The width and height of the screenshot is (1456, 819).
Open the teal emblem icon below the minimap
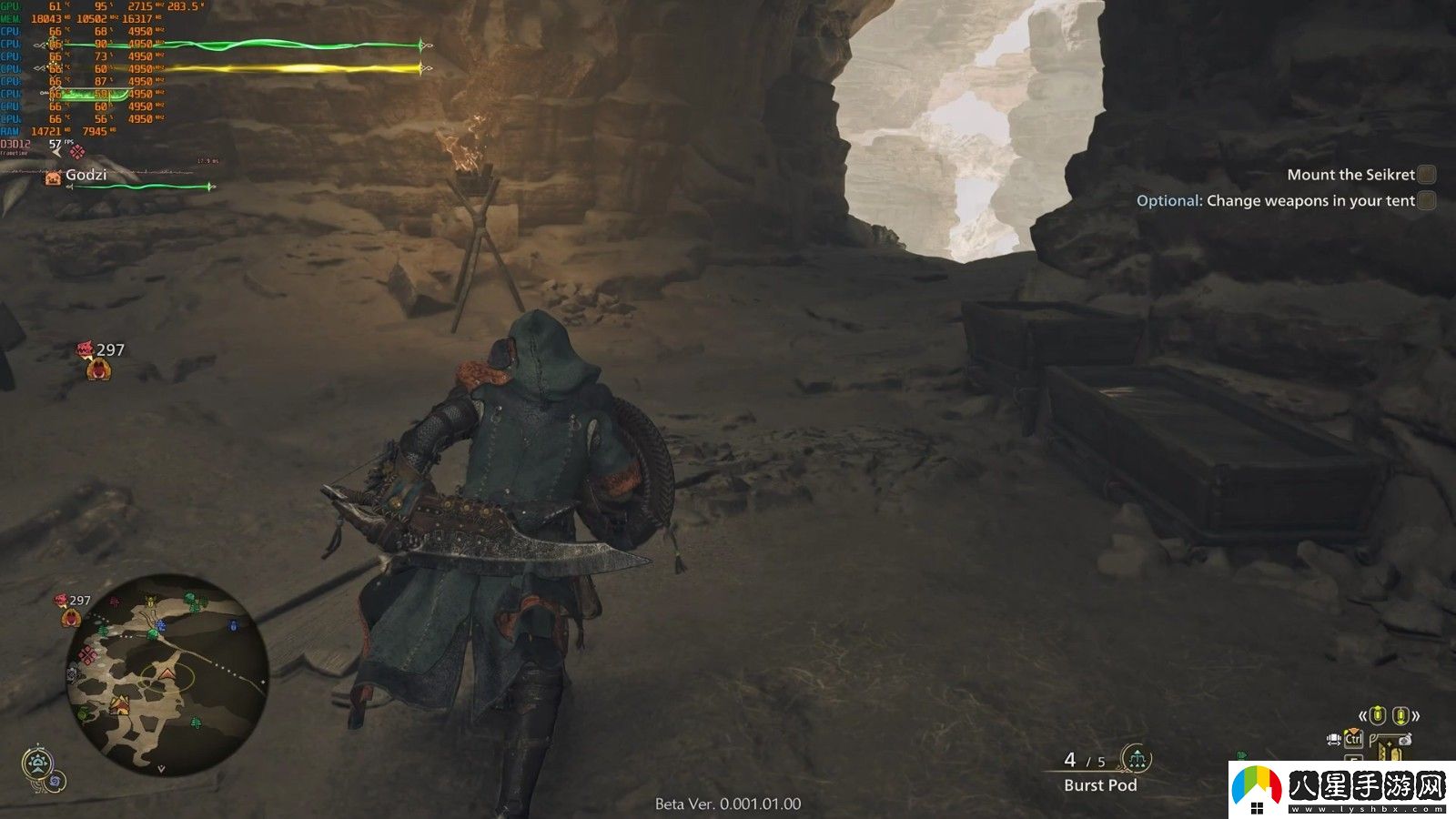[37, 763]
